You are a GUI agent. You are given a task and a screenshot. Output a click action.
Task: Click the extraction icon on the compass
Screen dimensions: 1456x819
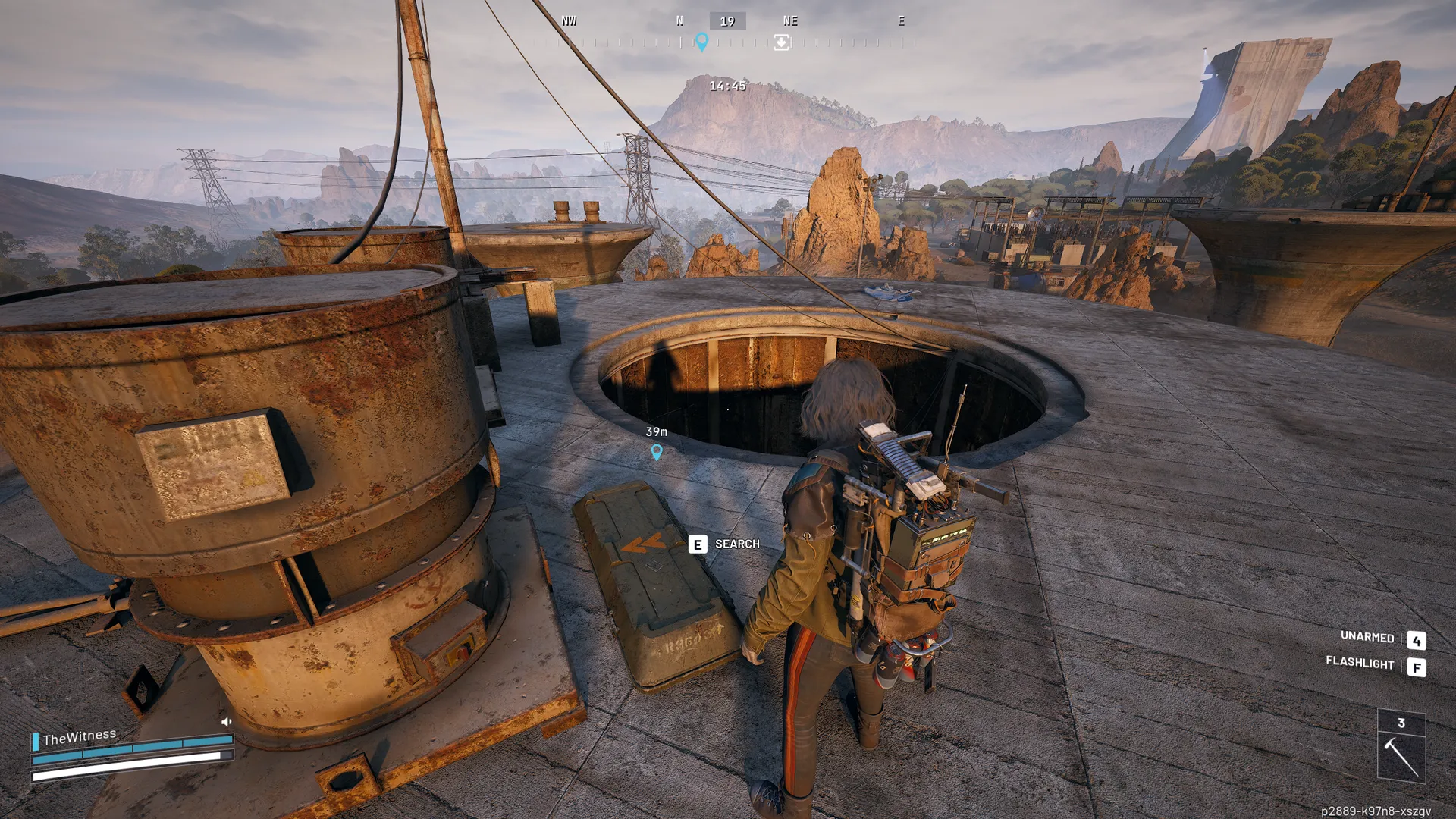(782, 42)
